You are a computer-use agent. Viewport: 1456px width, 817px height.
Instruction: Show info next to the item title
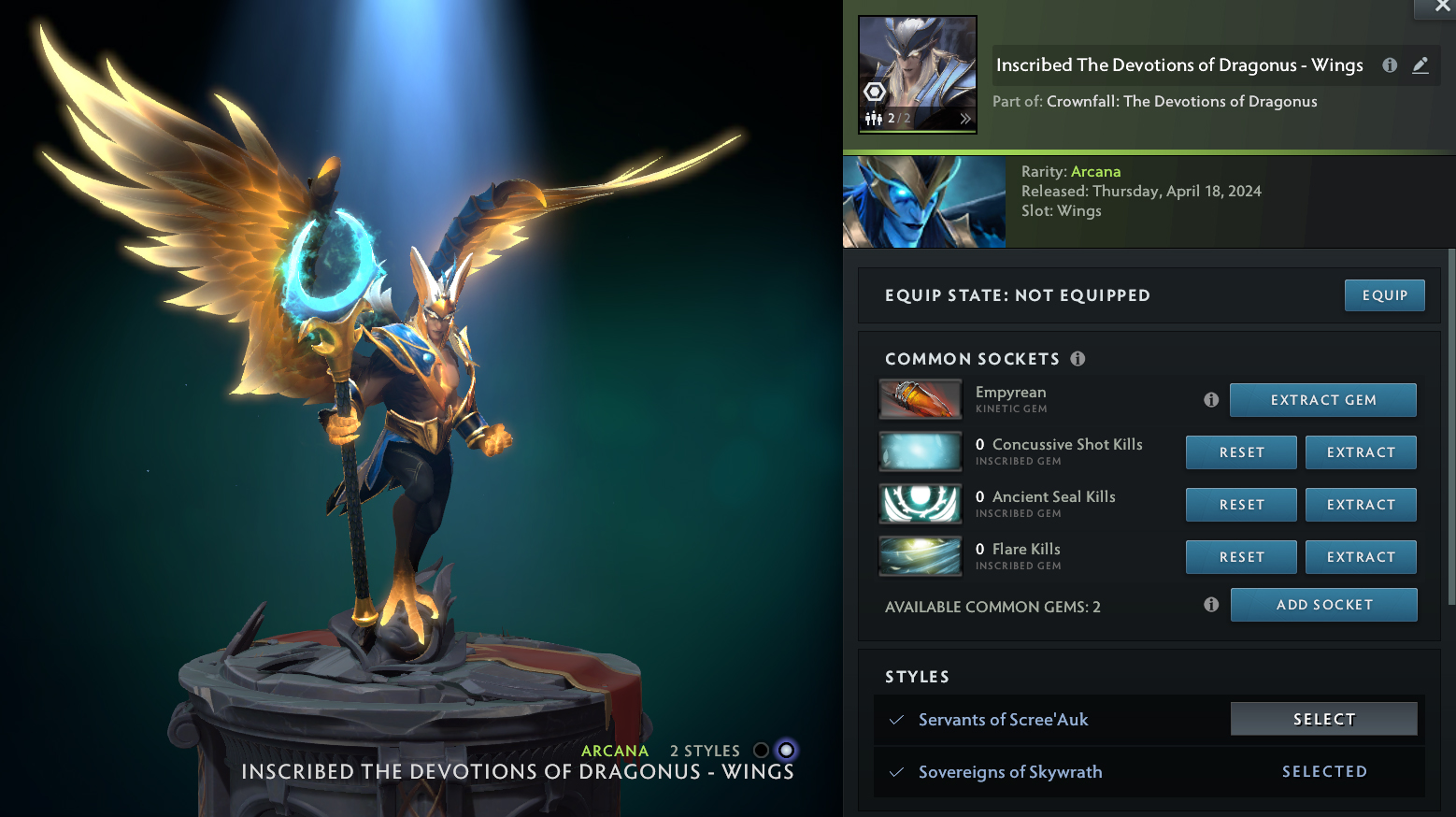pyautogui.click(x=1390, y=65)
